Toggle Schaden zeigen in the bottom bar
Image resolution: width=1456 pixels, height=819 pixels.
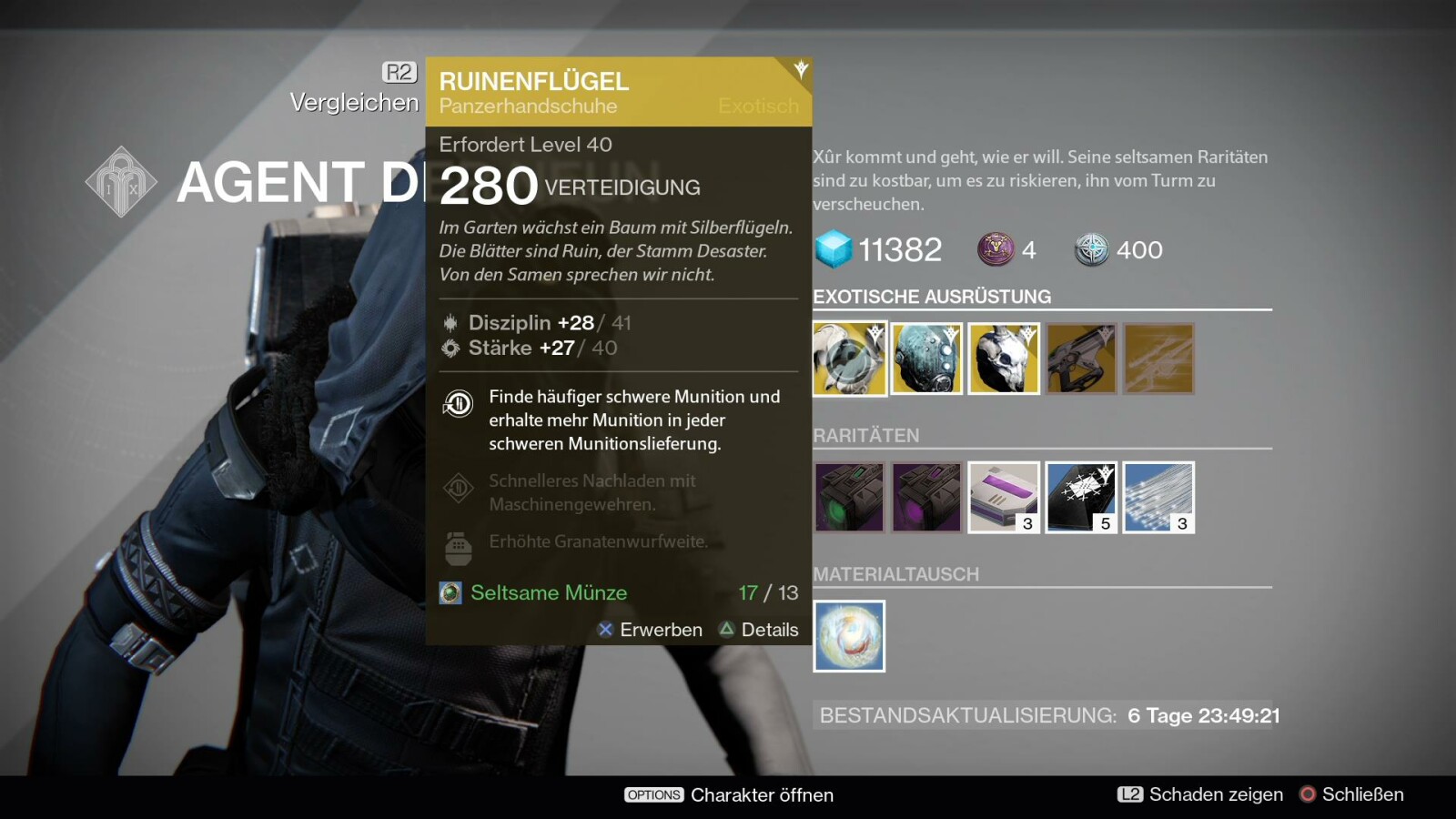[x=1200, y=794]
